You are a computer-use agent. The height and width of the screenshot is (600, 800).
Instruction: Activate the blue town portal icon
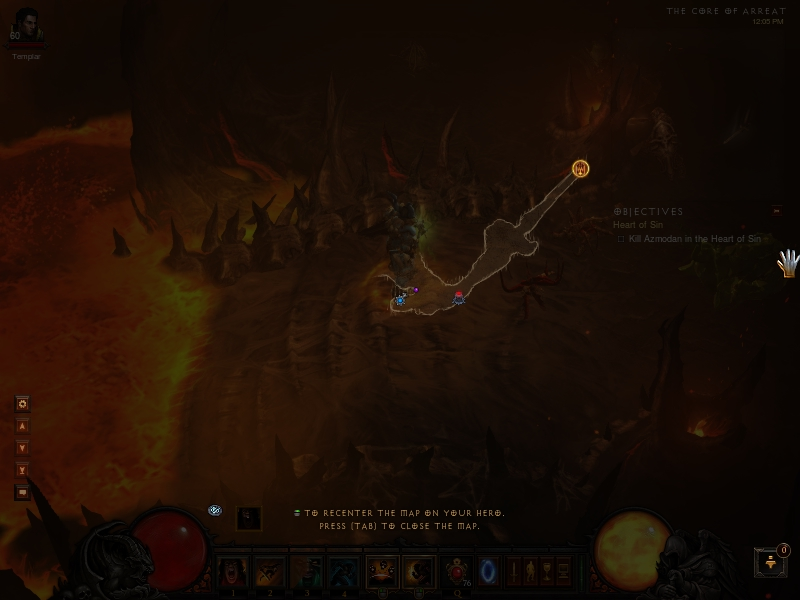click(x=489, y=571)
